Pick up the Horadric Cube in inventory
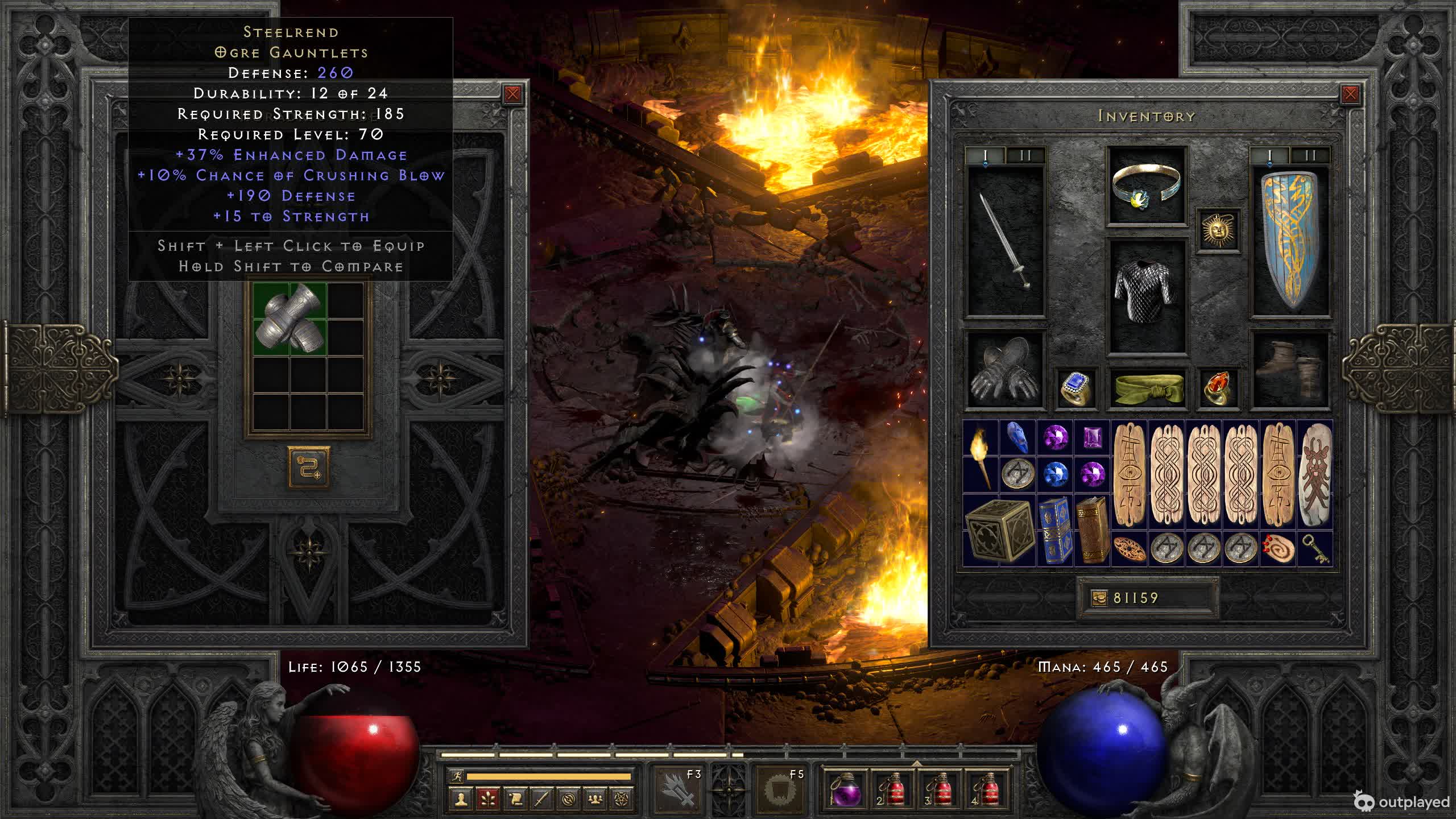Viewport: 1456px width, 819px height. pos(999,531)
